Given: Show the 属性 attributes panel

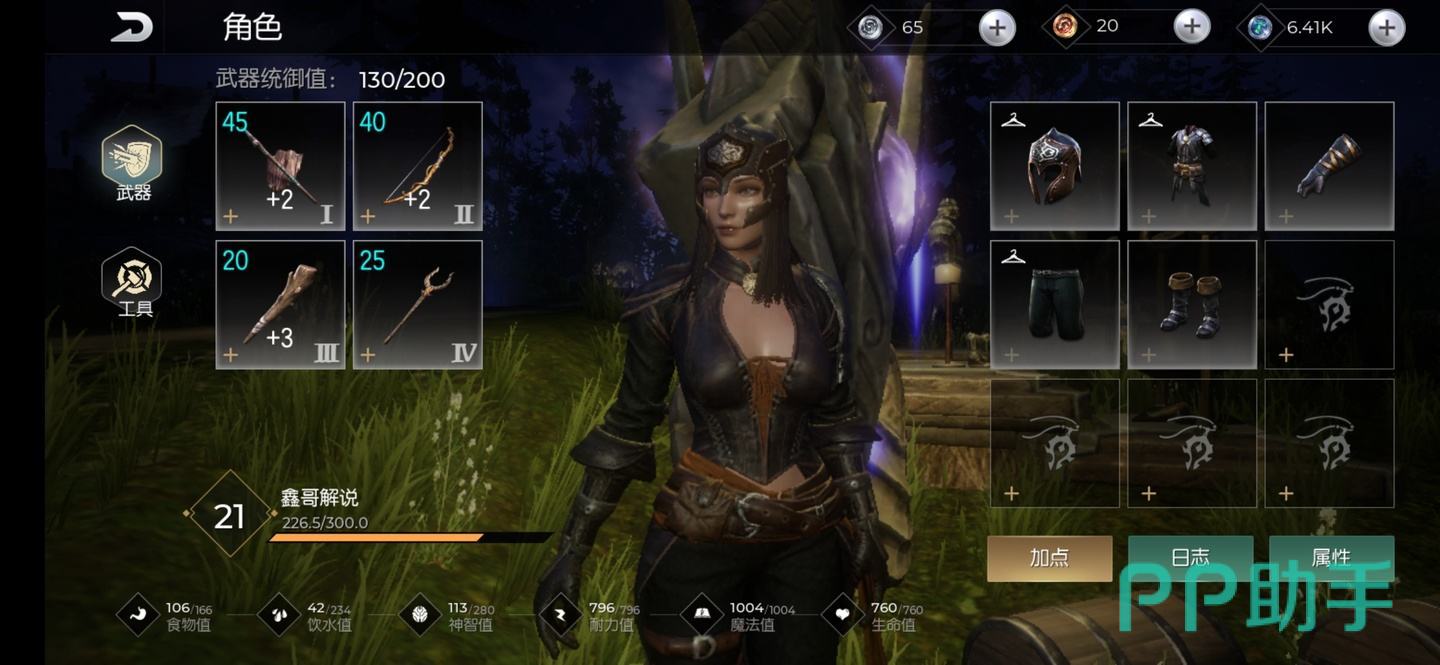Looking at the screenshot, I should point(1331,556).
